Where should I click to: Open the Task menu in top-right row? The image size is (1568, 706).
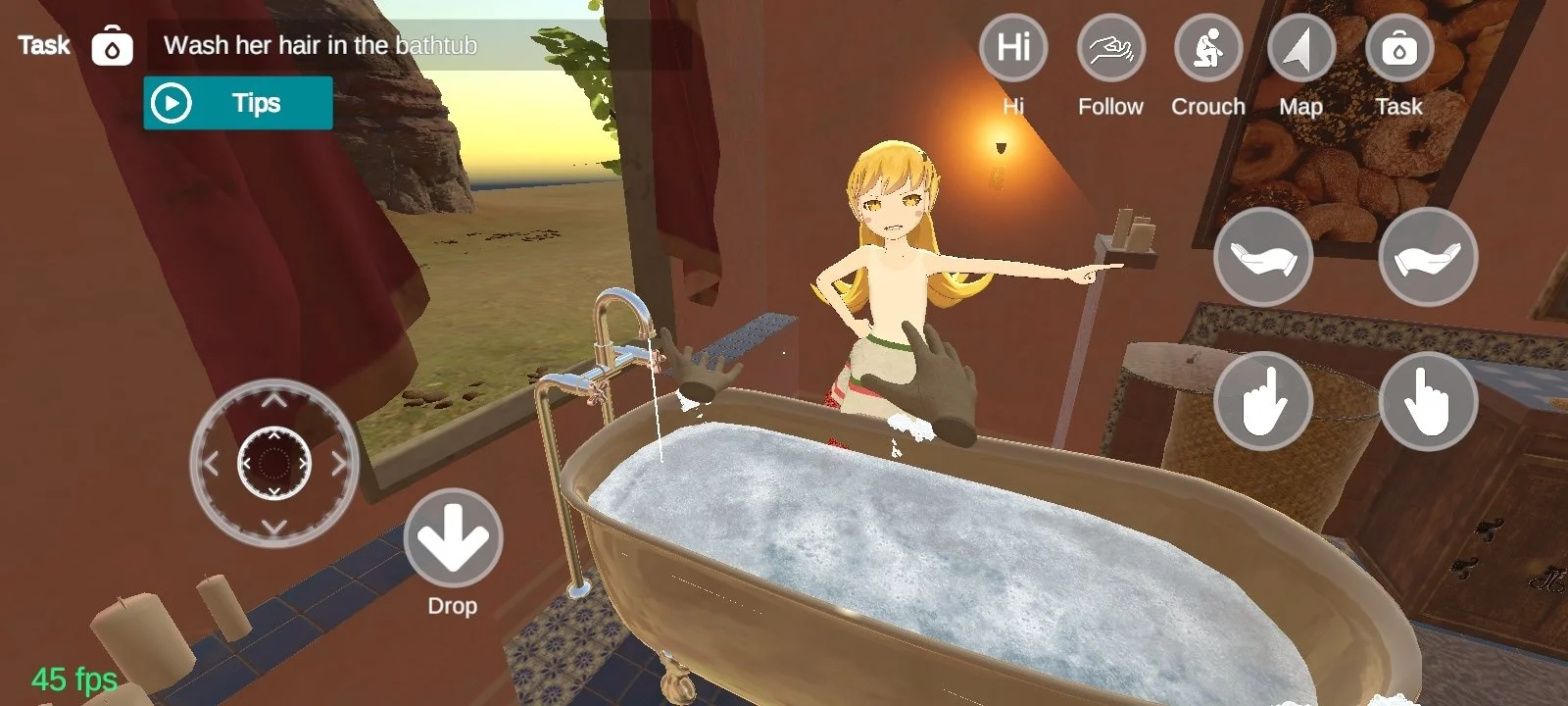1398,48
